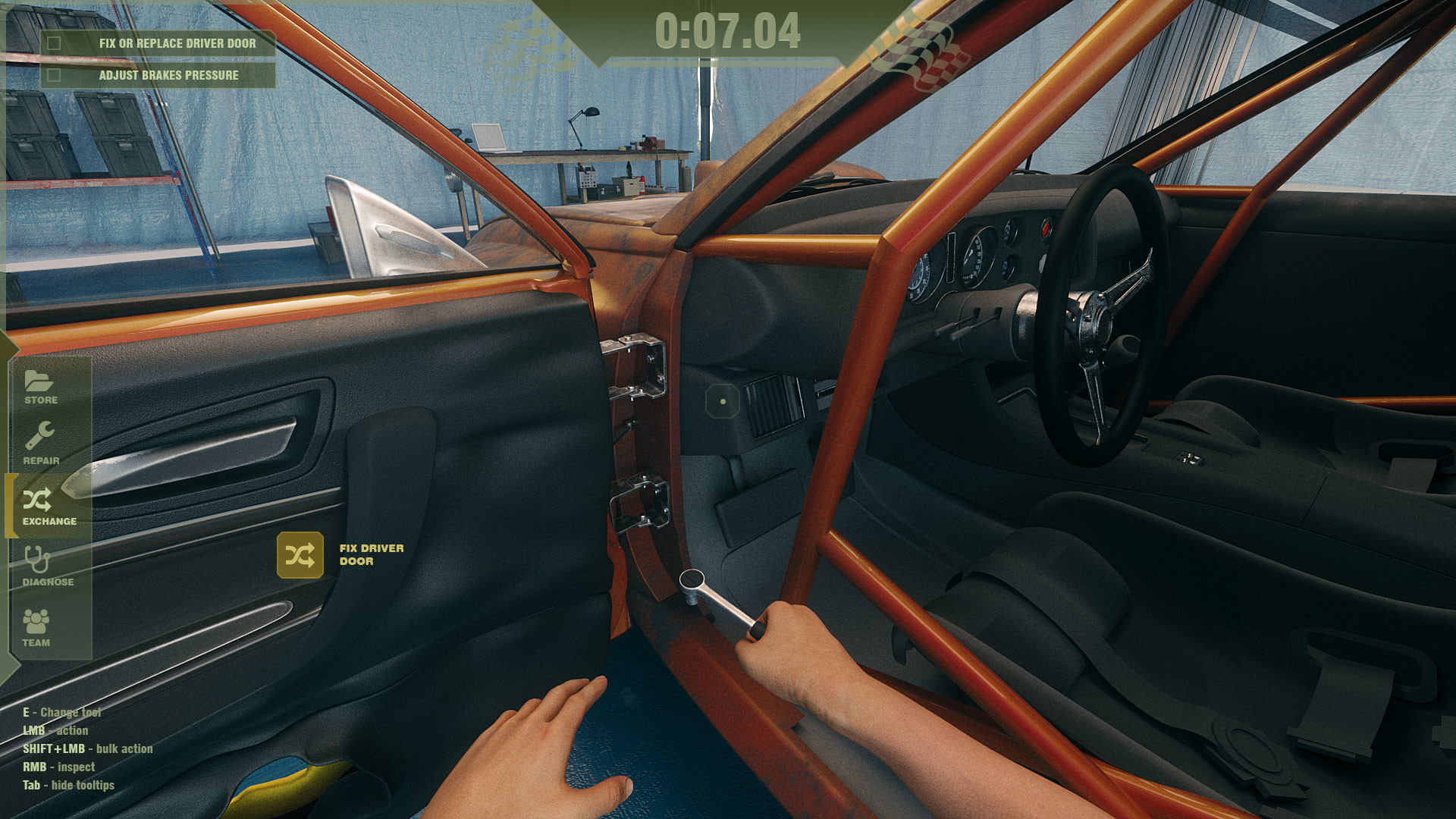
Task: Click the Tab hide tooltips hint text
Action: click(x=68, y=785)
